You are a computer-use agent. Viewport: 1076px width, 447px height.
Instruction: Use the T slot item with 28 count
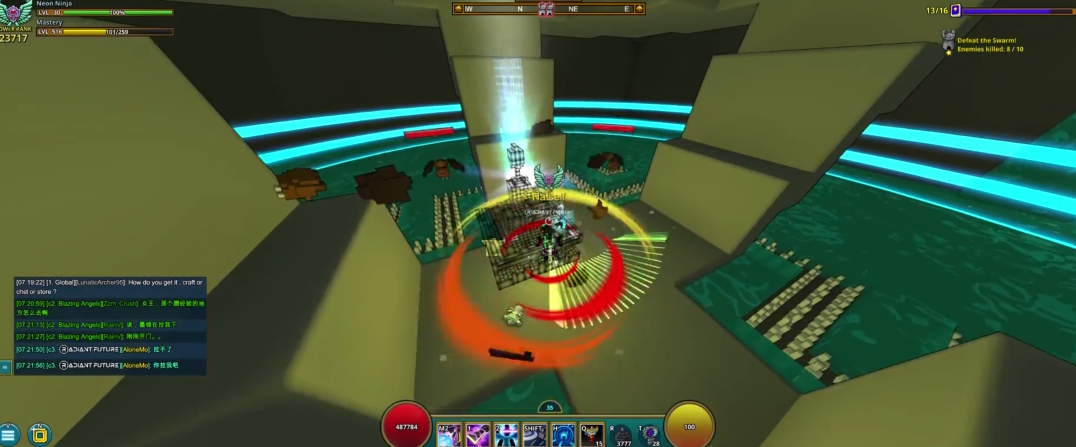tap(650, 435)
